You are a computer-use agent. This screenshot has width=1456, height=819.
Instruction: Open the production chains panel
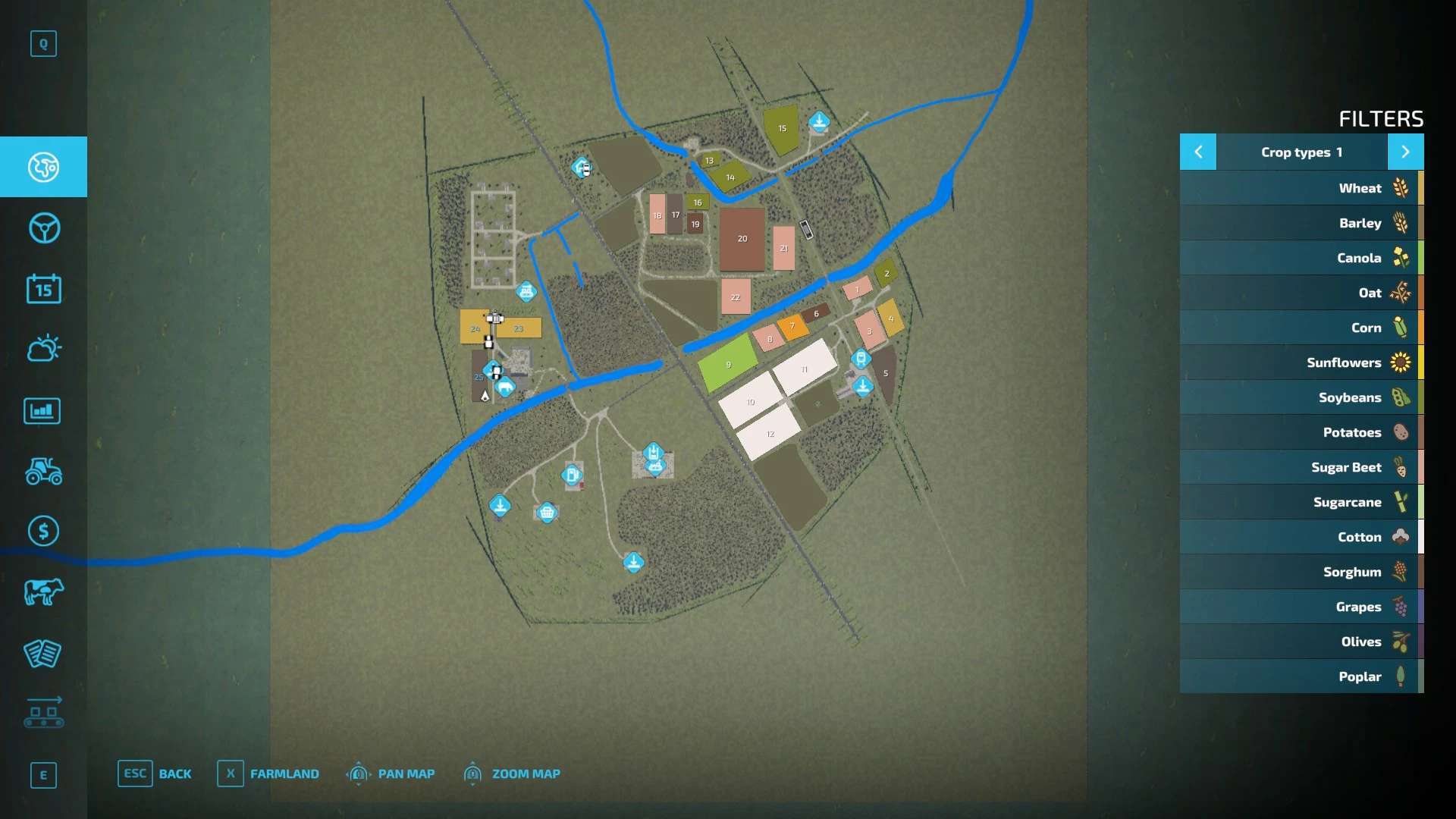(43, 714)
